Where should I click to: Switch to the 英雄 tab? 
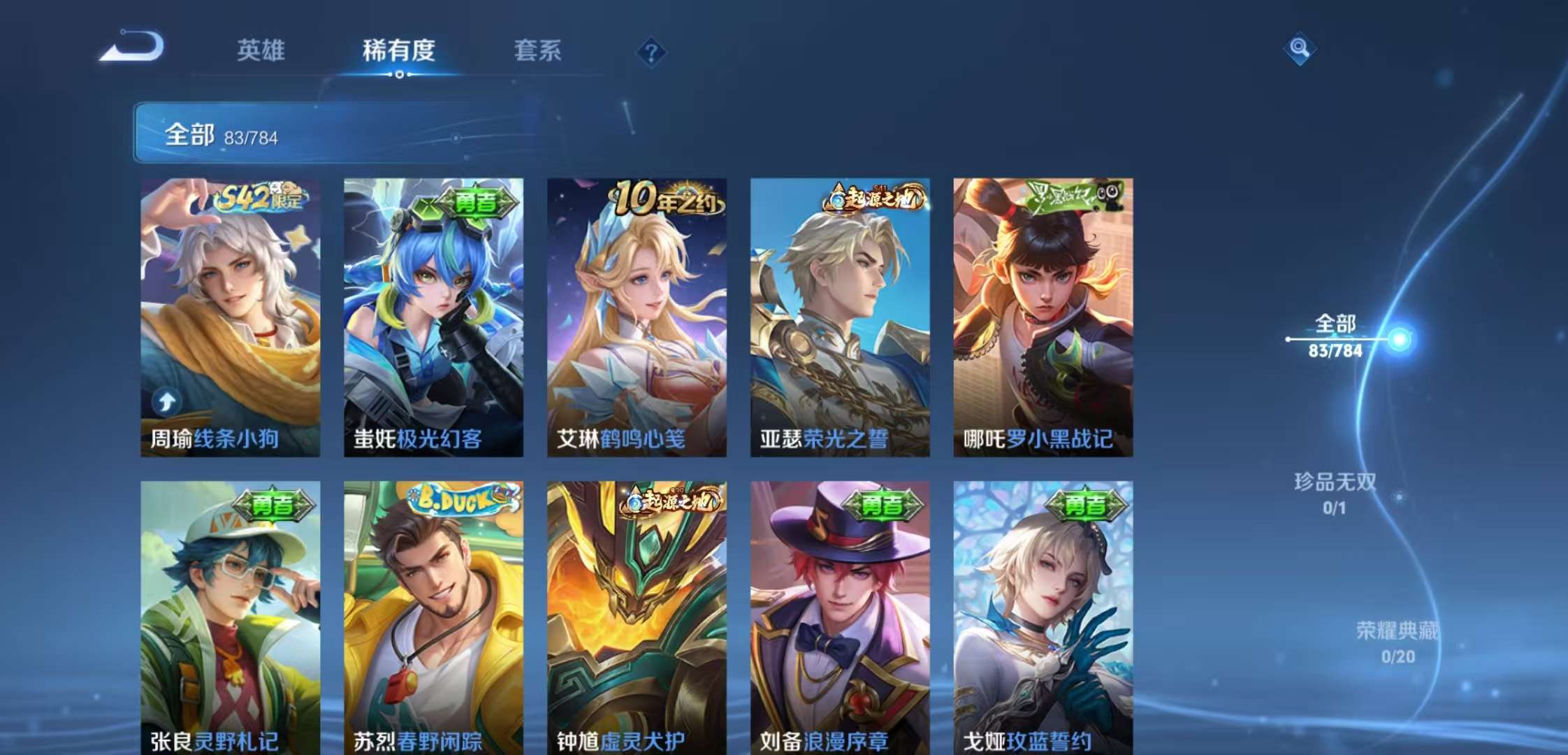point(260,50)
